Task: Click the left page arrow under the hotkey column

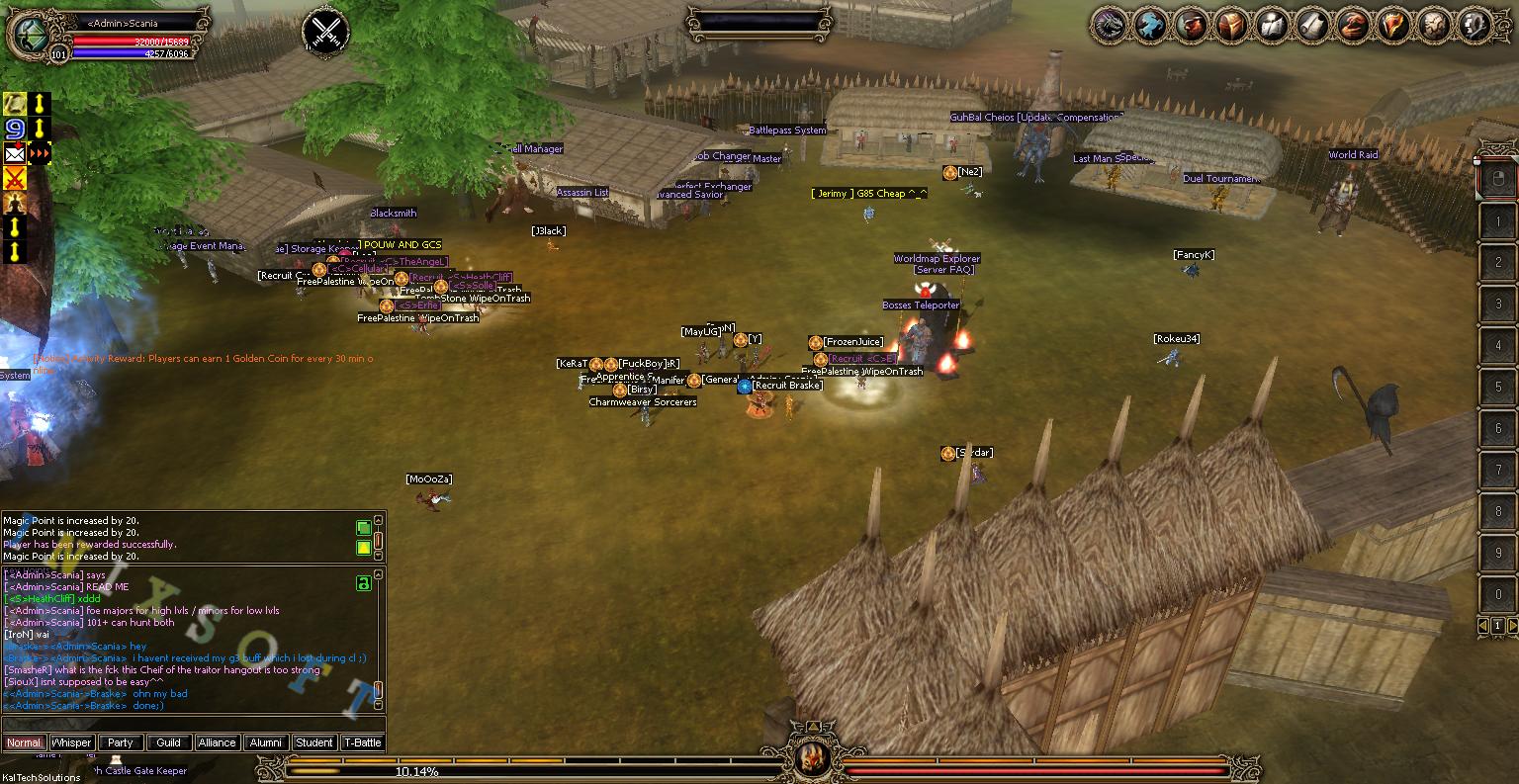Action: 1482,625
